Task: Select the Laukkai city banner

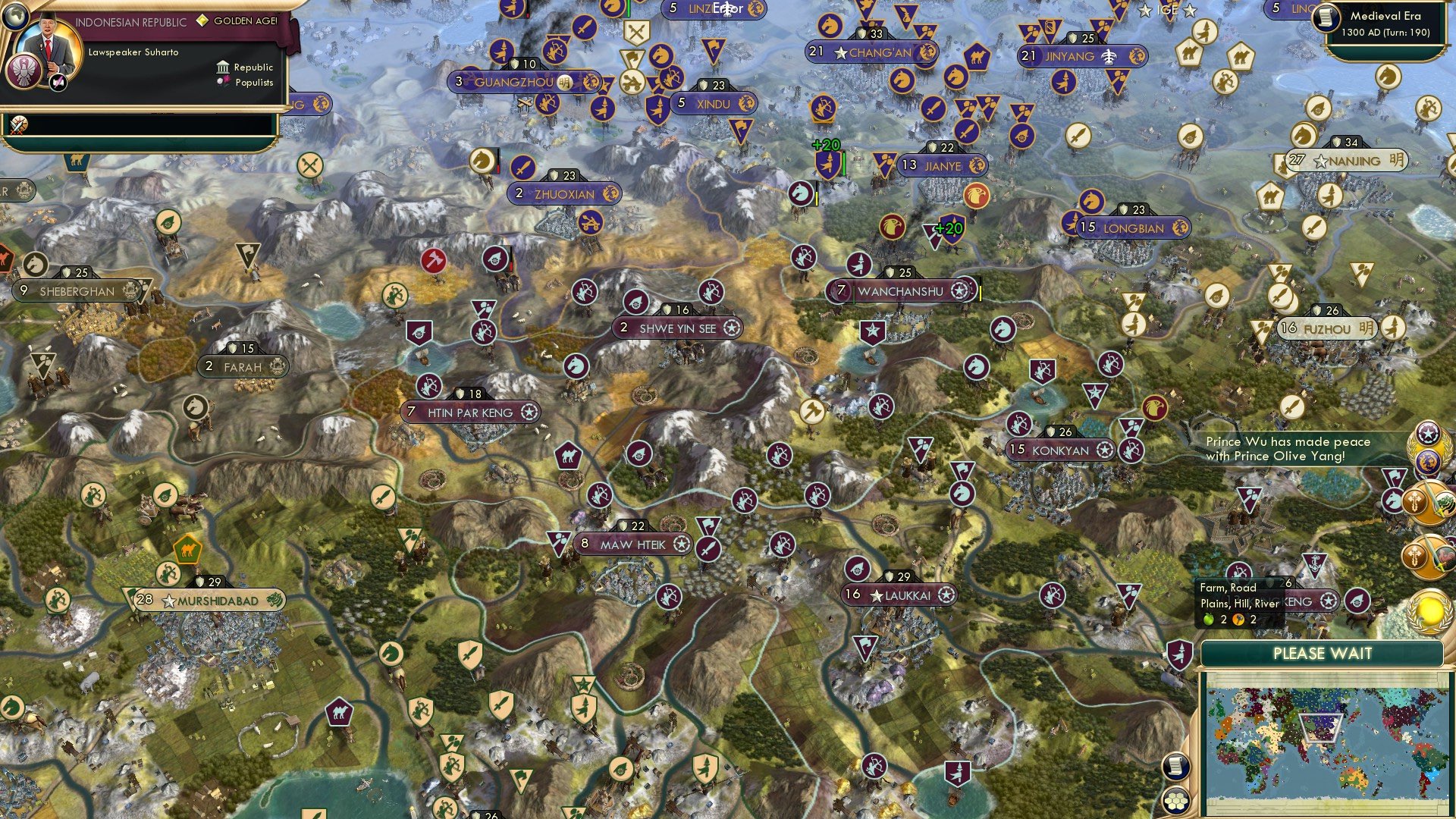Action: [897, 596]
